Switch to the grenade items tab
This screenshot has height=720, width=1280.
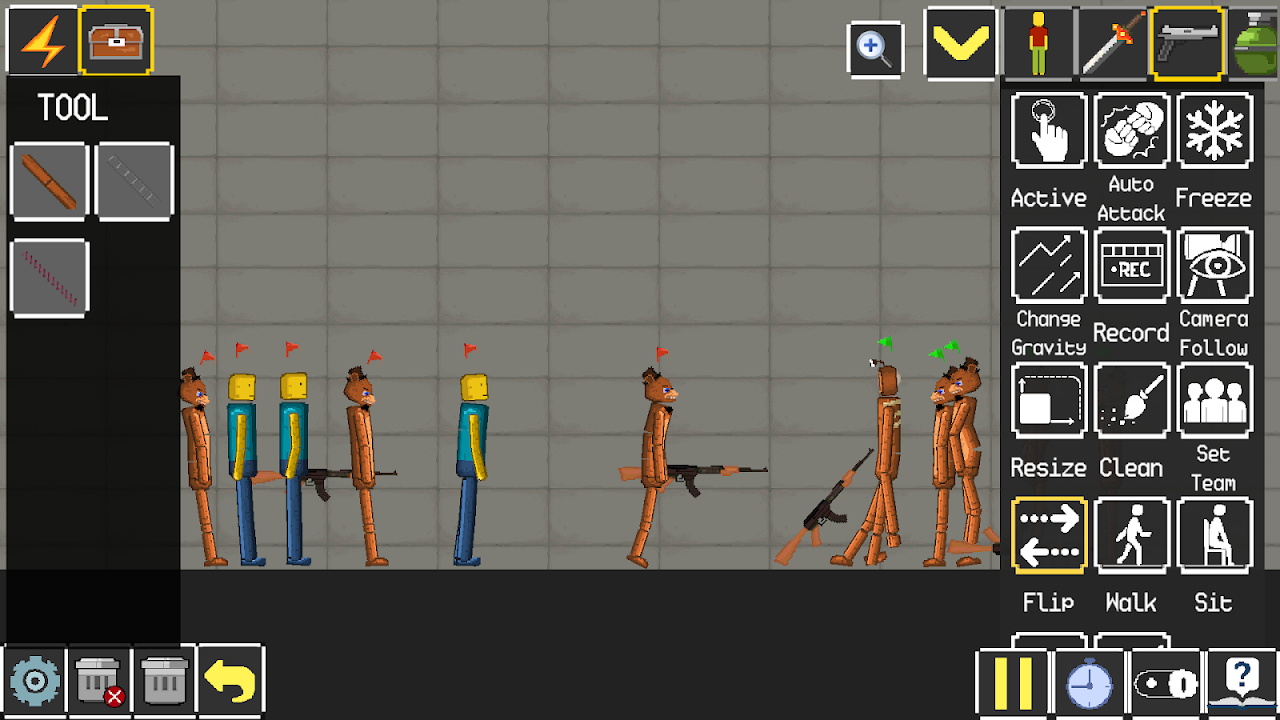(1256, 42)
